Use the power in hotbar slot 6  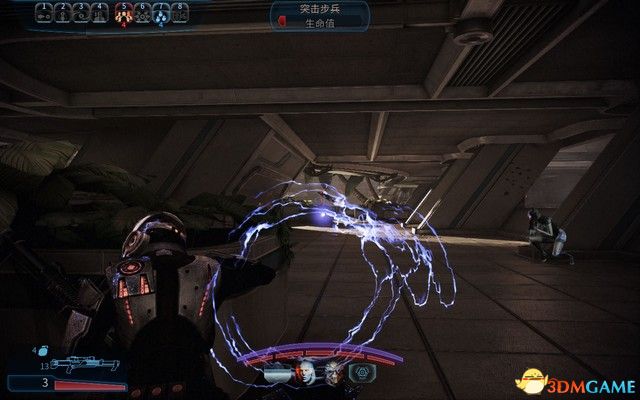pos(142,13)
